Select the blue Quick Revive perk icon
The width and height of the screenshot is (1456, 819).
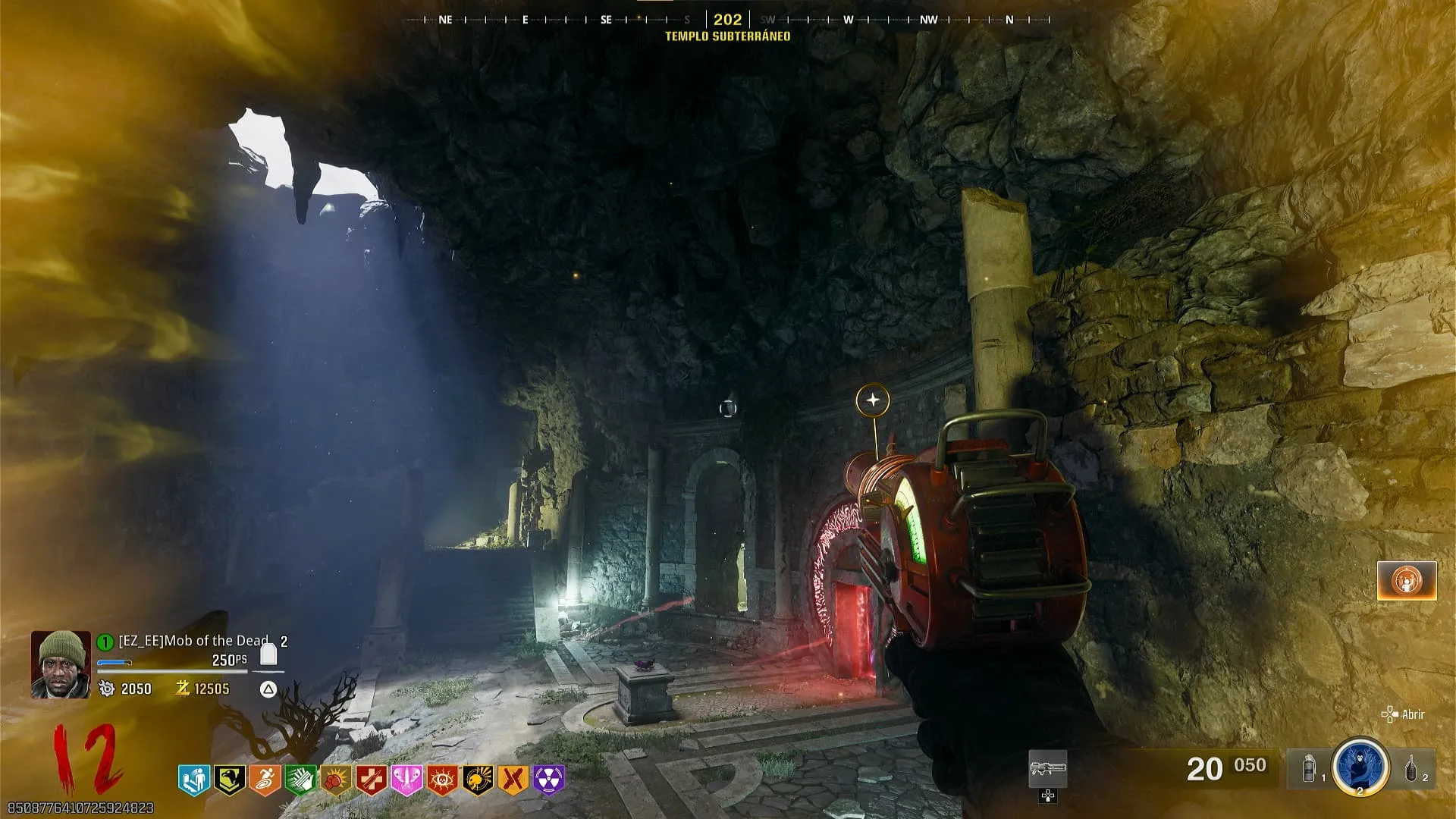[x=193, y=780]
